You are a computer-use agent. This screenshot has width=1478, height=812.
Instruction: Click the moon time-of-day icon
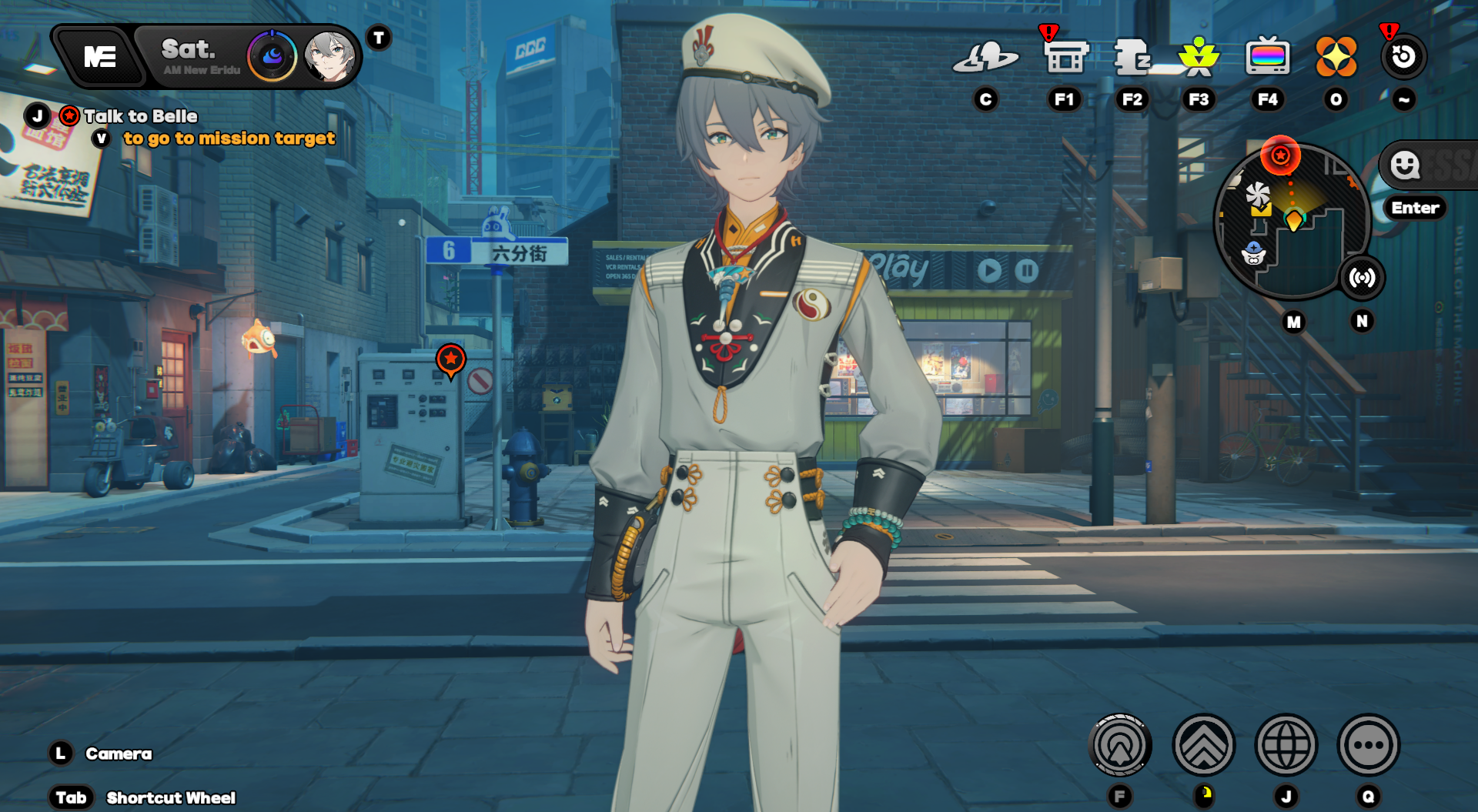273,56
